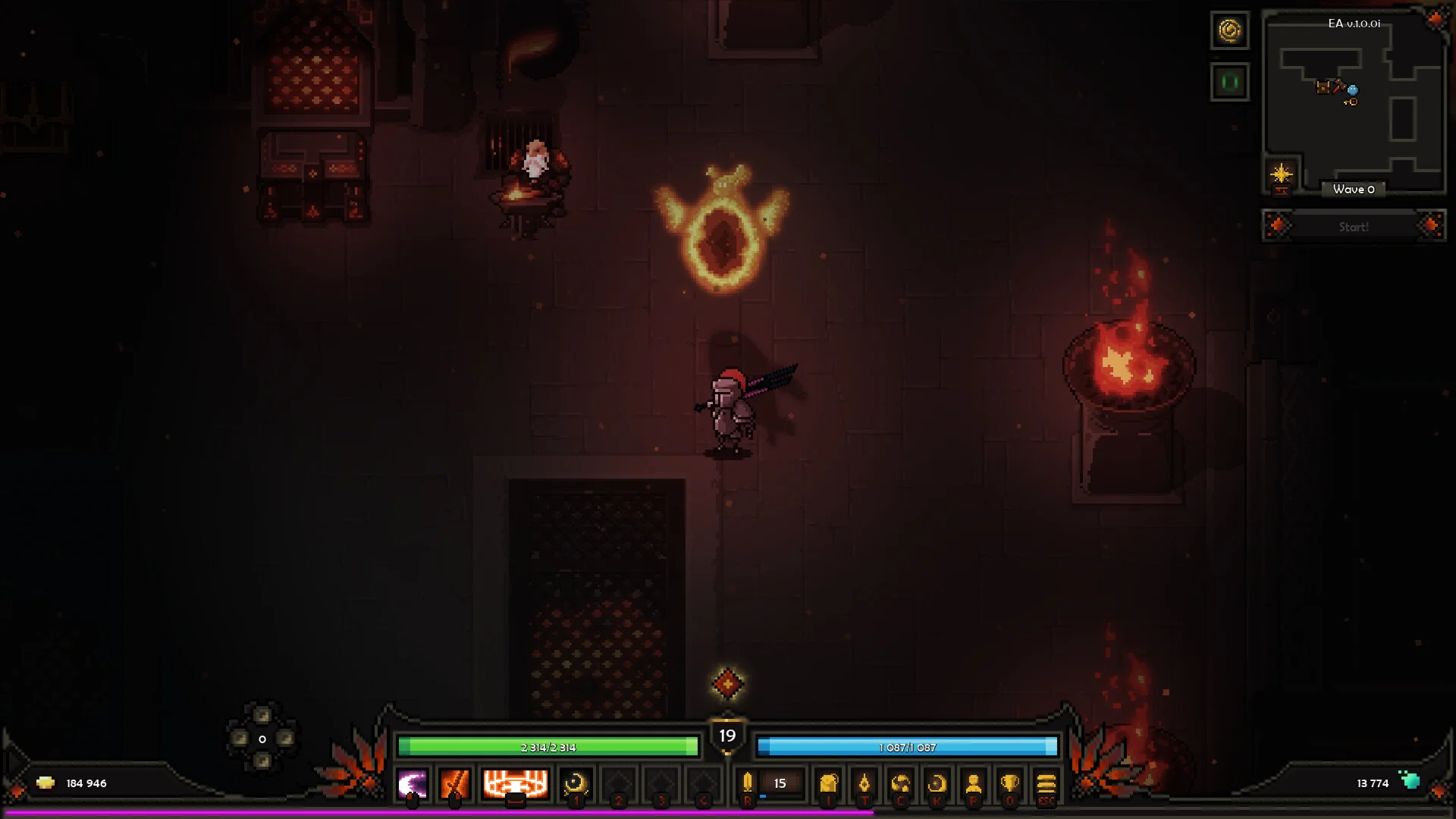Open the inventory bag
The image size is (1456, 819).
[x=829, y=784]
